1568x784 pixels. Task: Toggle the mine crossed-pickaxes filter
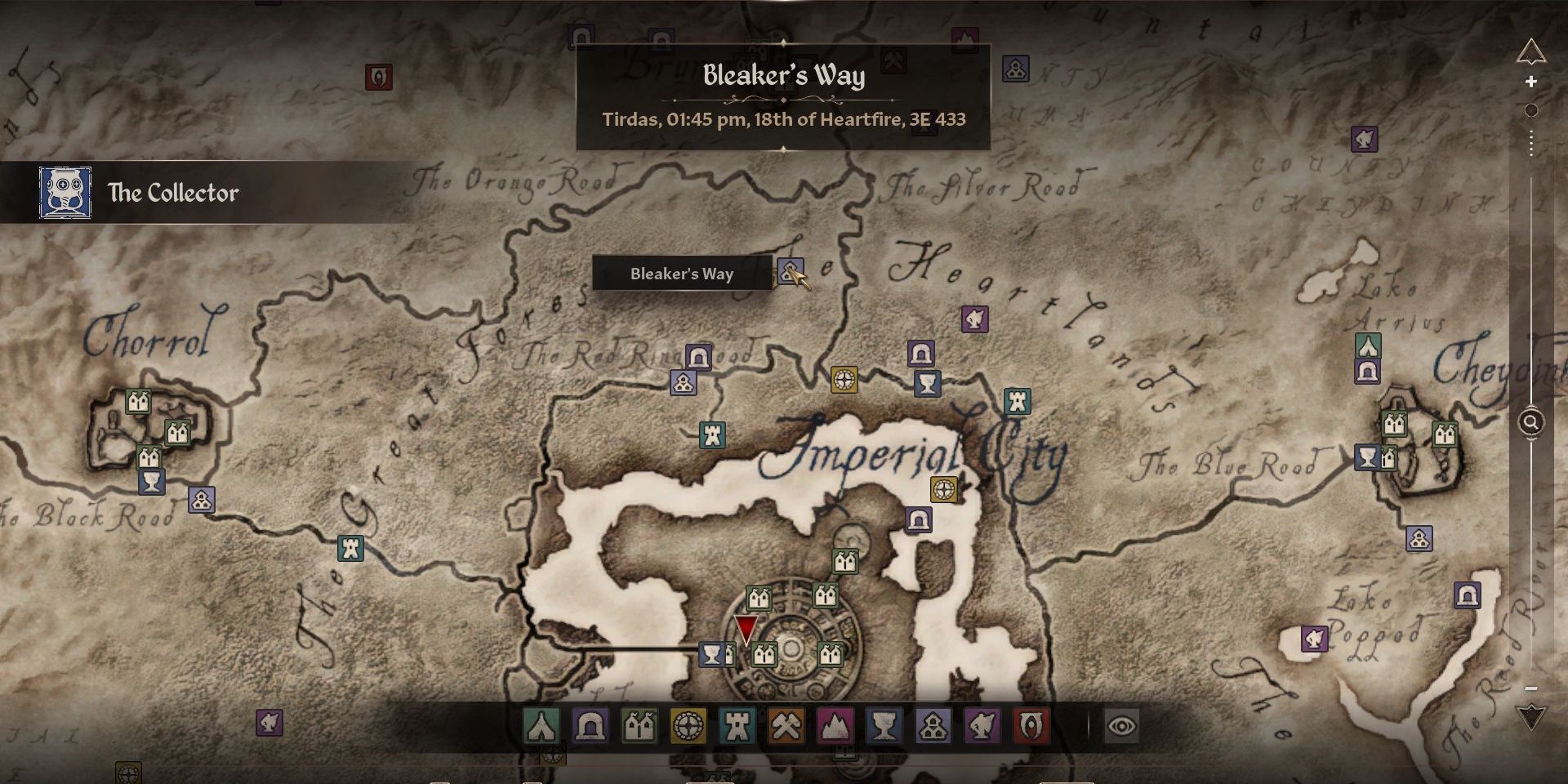pos(786,725)
